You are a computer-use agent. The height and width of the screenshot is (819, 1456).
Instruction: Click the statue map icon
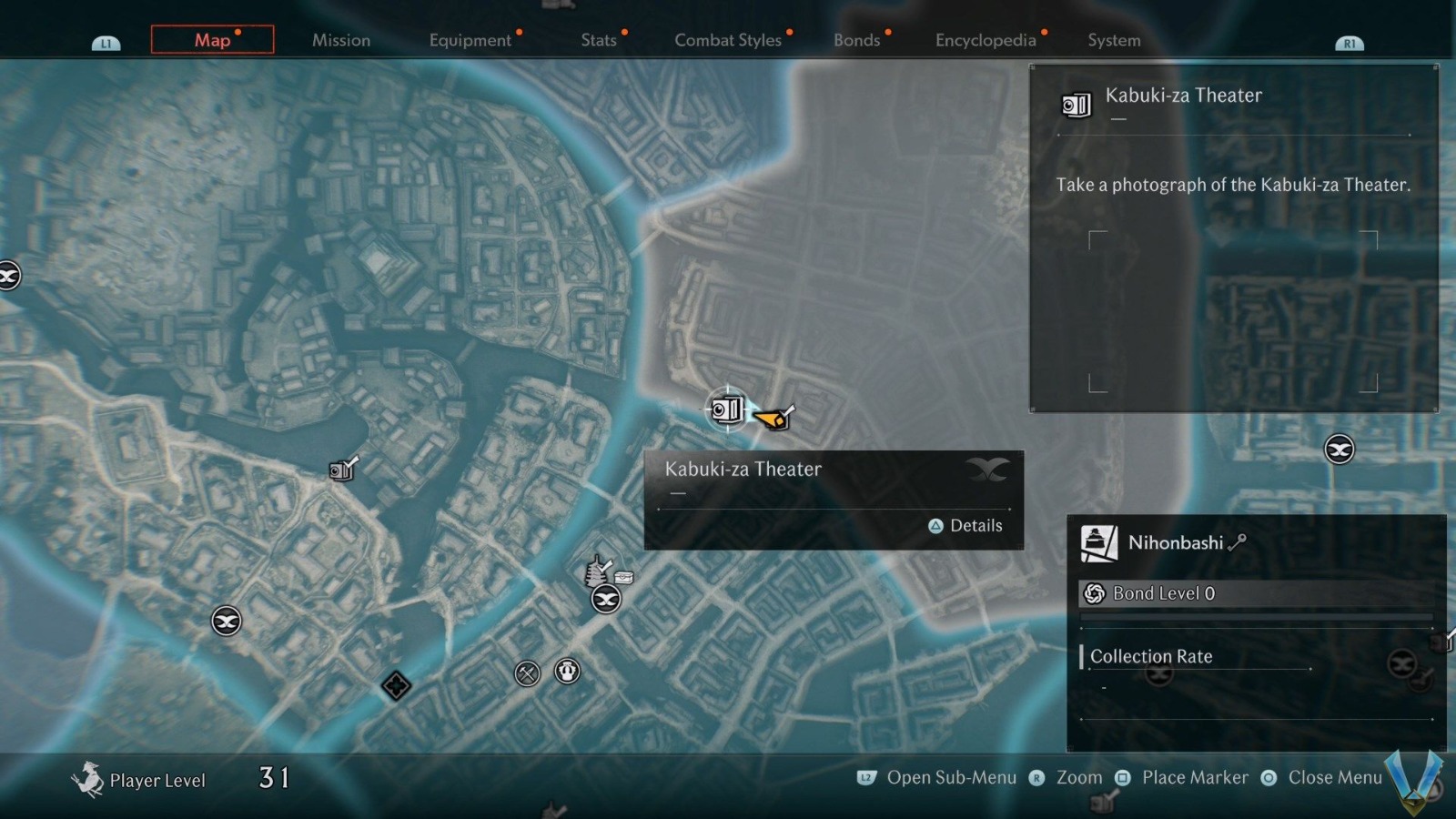pos(566,673)
